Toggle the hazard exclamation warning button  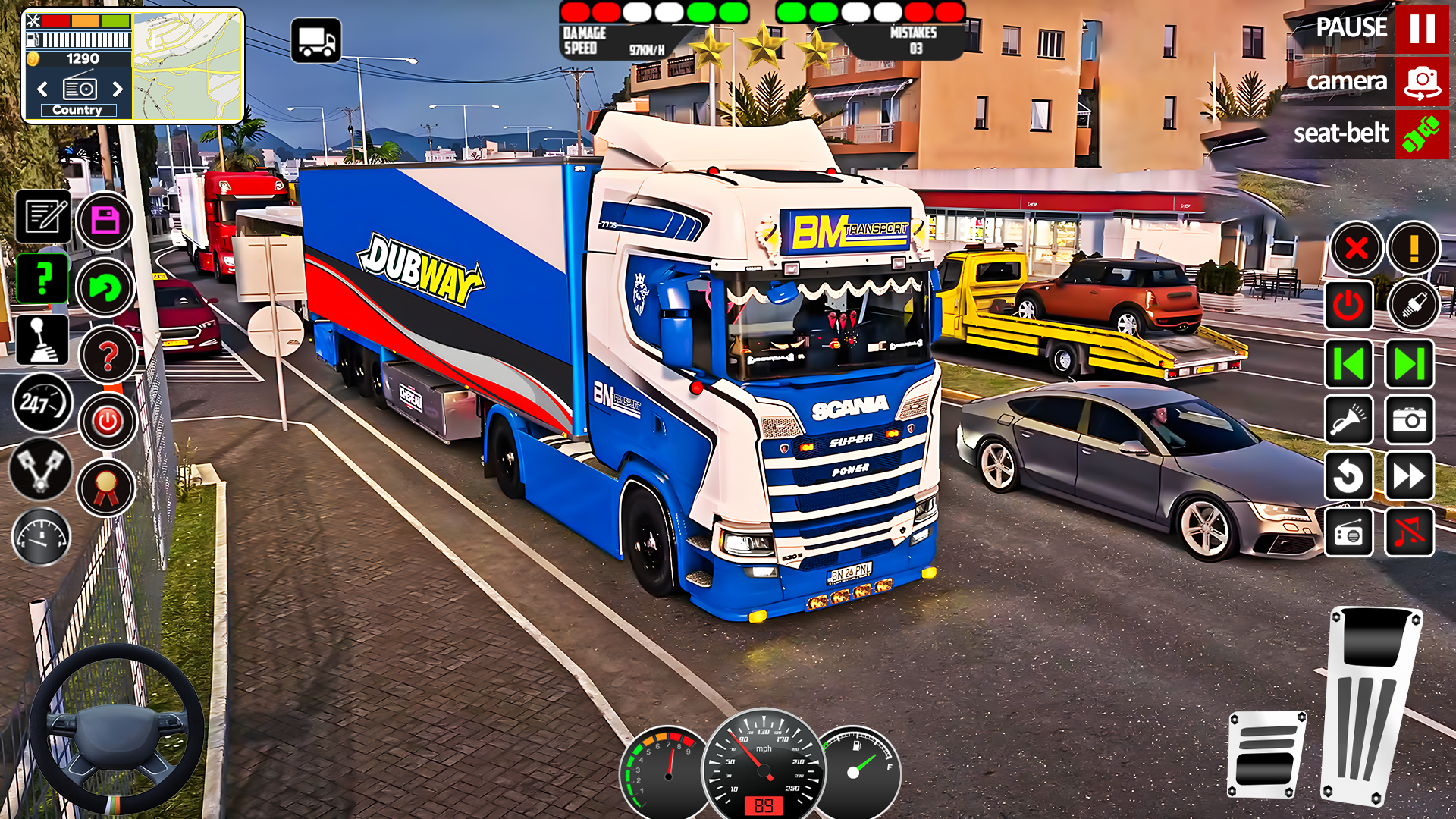click(1414, 248)
